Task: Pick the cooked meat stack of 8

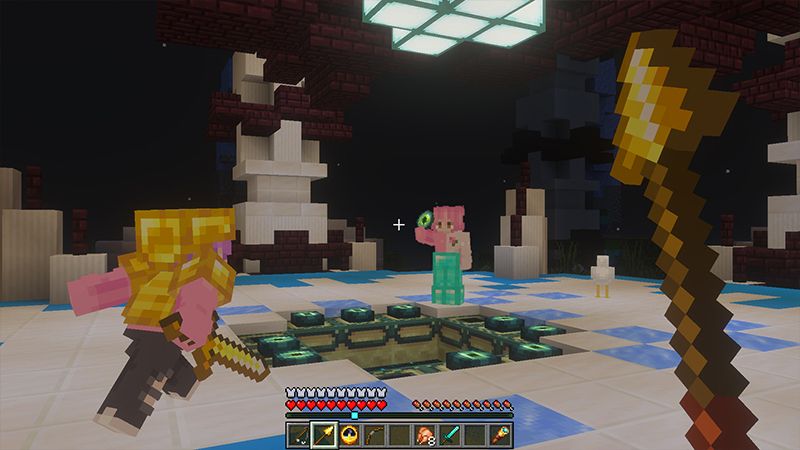Action: click(x=425, y=434)
